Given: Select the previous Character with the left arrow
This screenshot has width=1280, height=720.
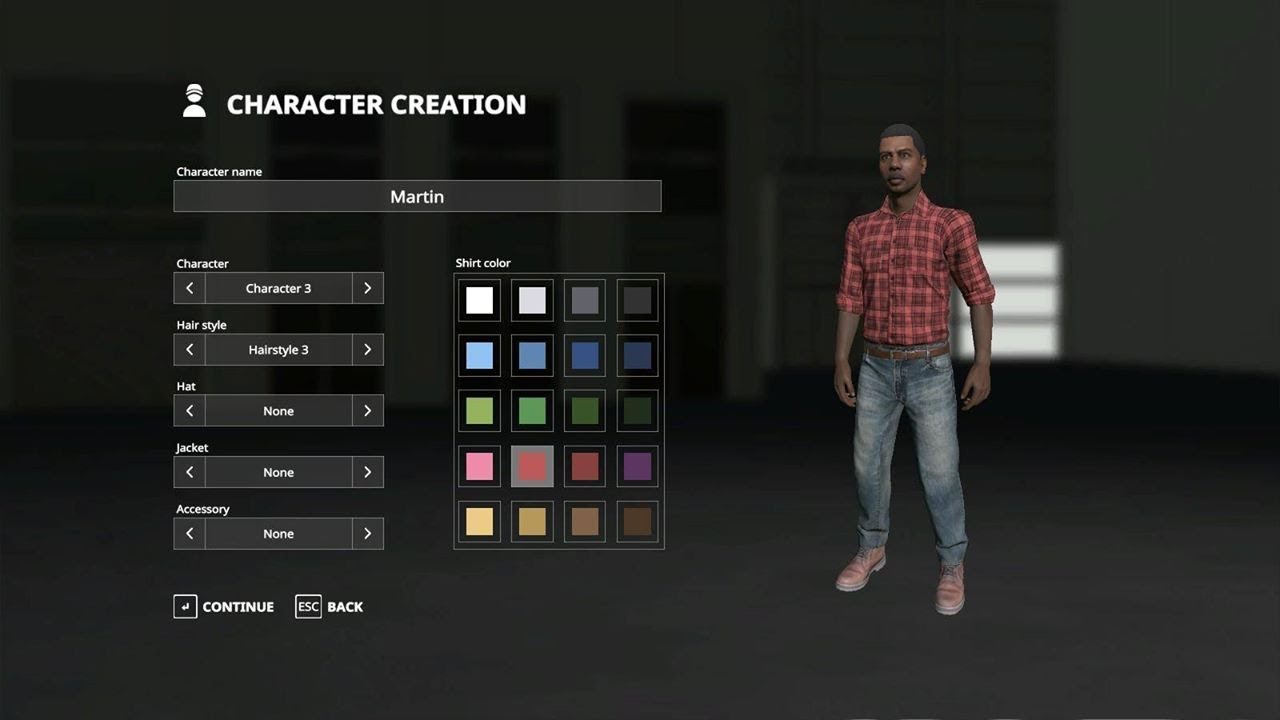Looking at the screenshot, I should (189, 287).
